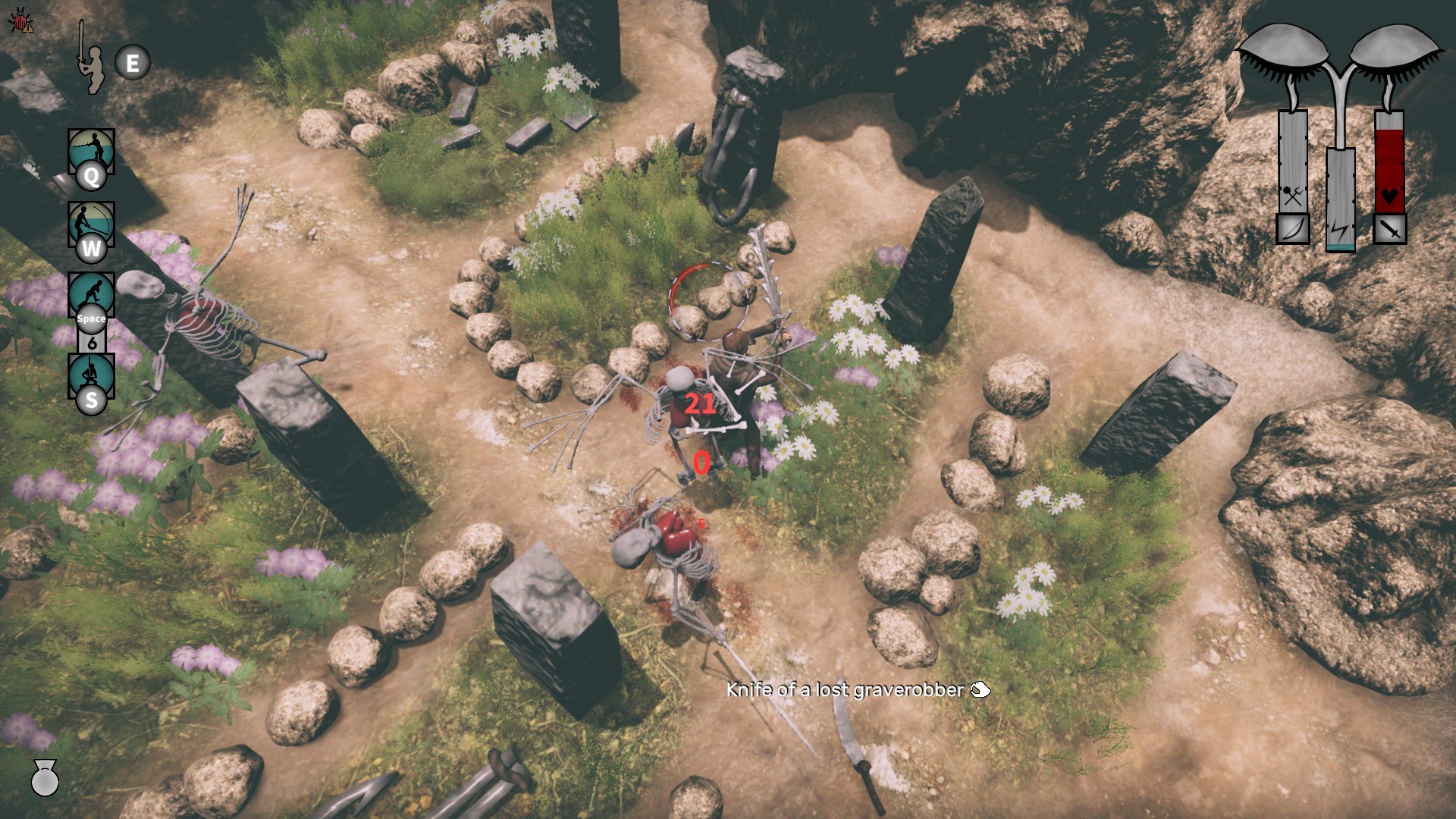Image resolution: width=1456 pixels, height=819 pixels.
Task: Select the Q sword-thrust ability icon
Action: (92, 152)
